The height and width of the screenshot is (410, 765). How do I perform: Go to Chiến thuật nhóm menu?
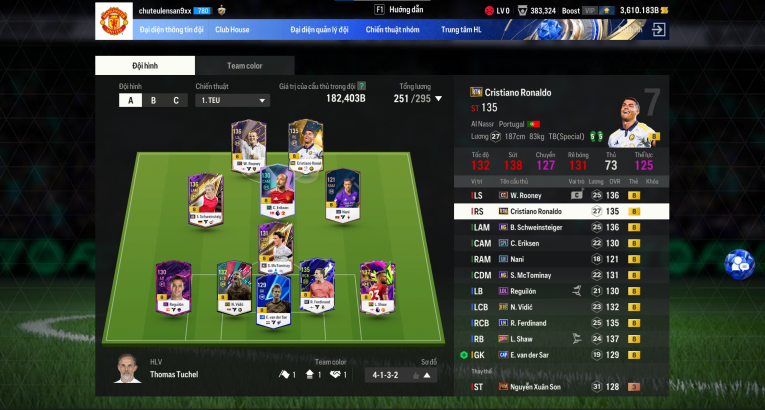click(392, 30)
